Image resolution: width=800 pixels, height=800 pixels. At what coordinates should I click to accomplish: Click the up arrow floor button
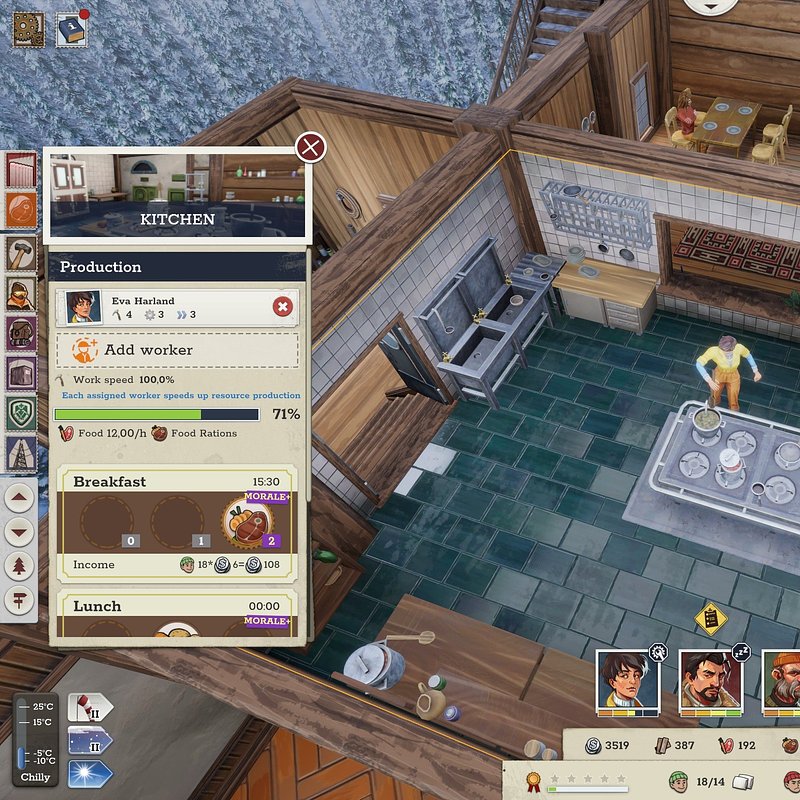tap(22, 496)
